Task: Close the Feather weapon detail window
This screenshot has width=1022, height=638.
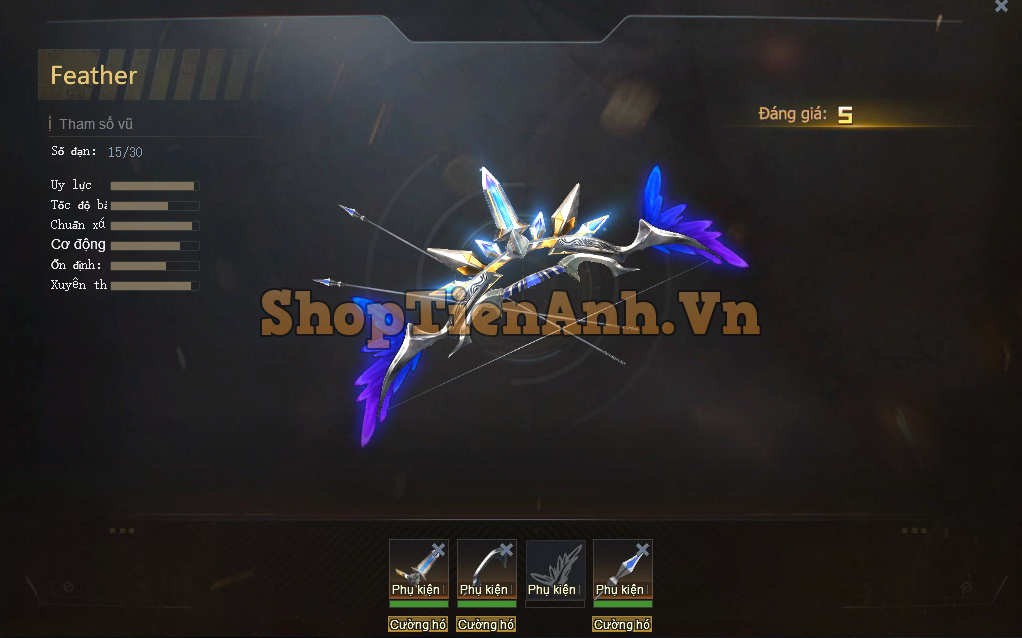Action: [1001, 7]
